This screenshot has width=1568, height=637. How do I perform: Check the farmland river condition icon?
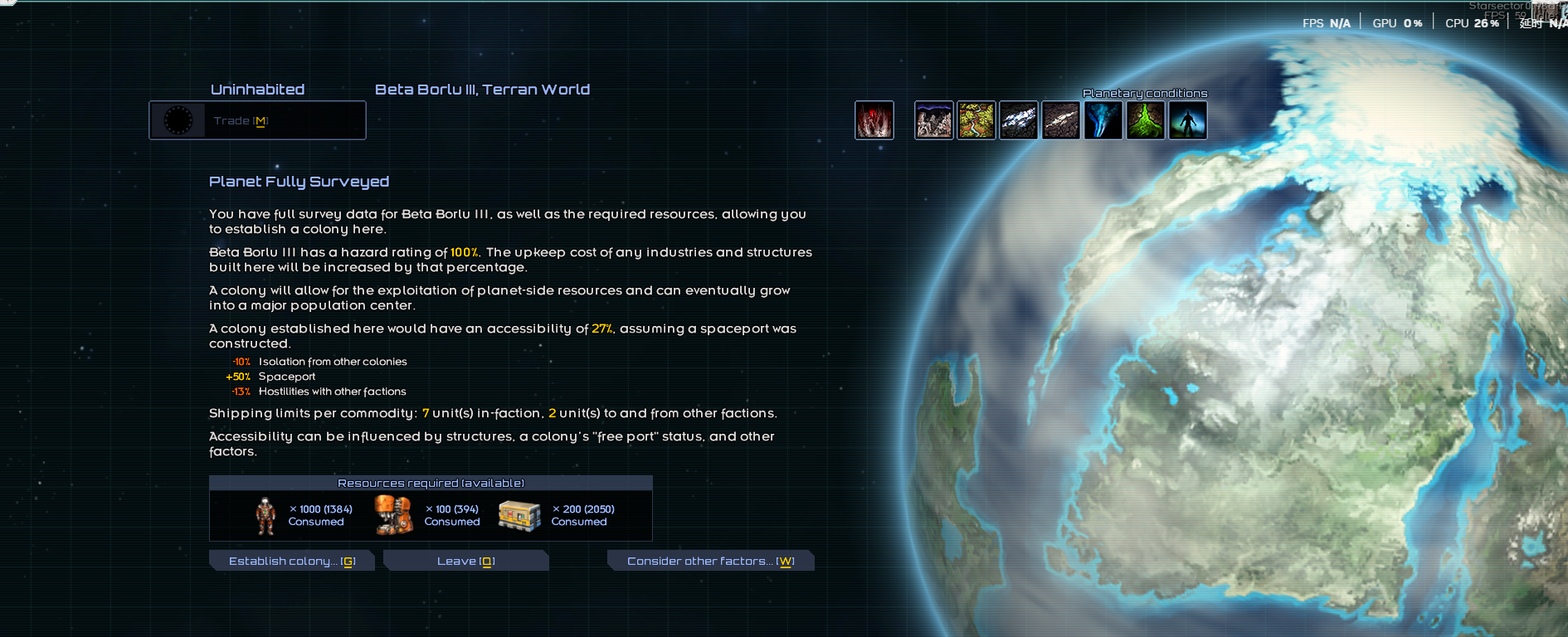click(976, 121)
